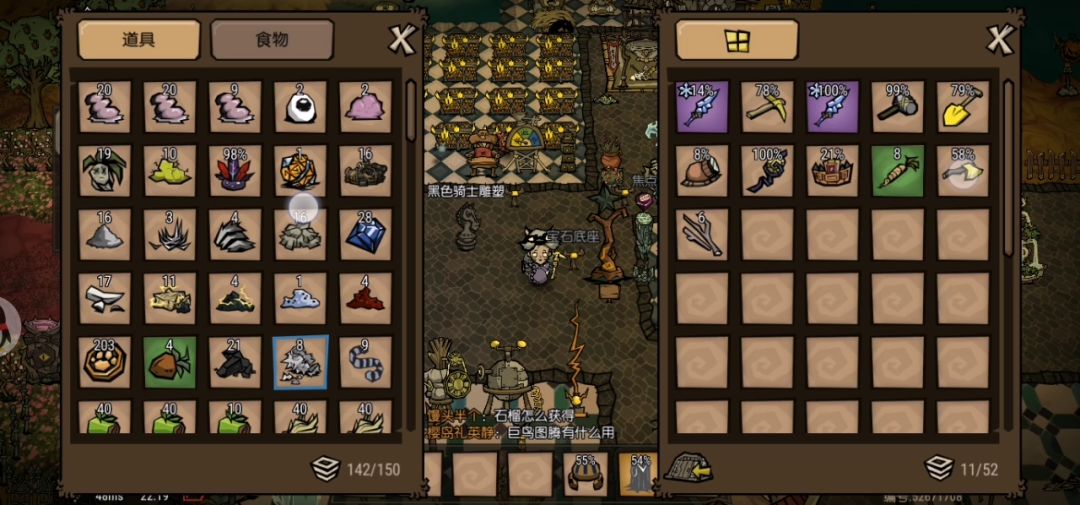Select the twigs stack of 6
This screenshot has height=505, width=1080.
tap(702, 234)
